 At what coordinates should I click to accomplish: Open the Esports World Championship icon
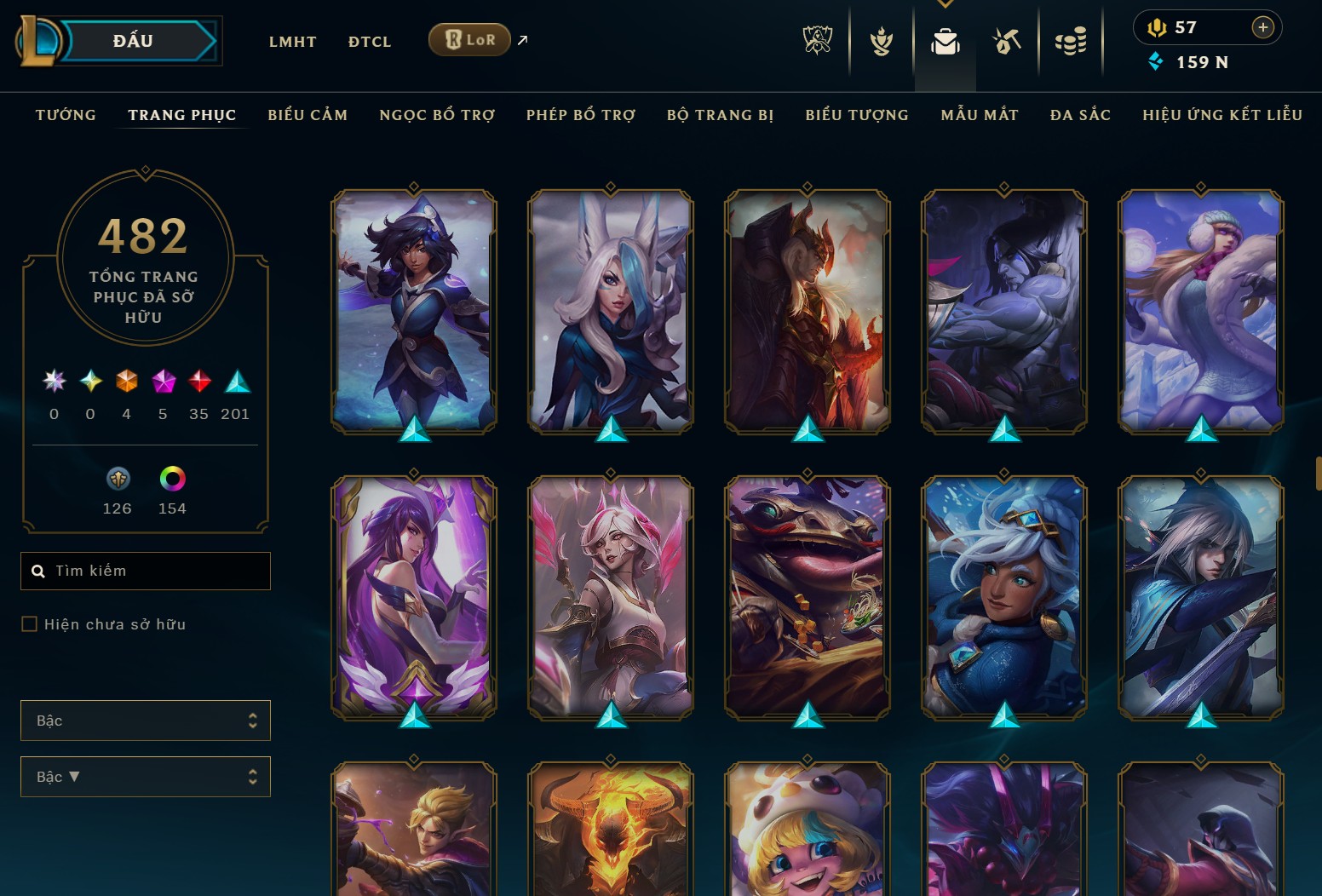(x=817, y=40)
